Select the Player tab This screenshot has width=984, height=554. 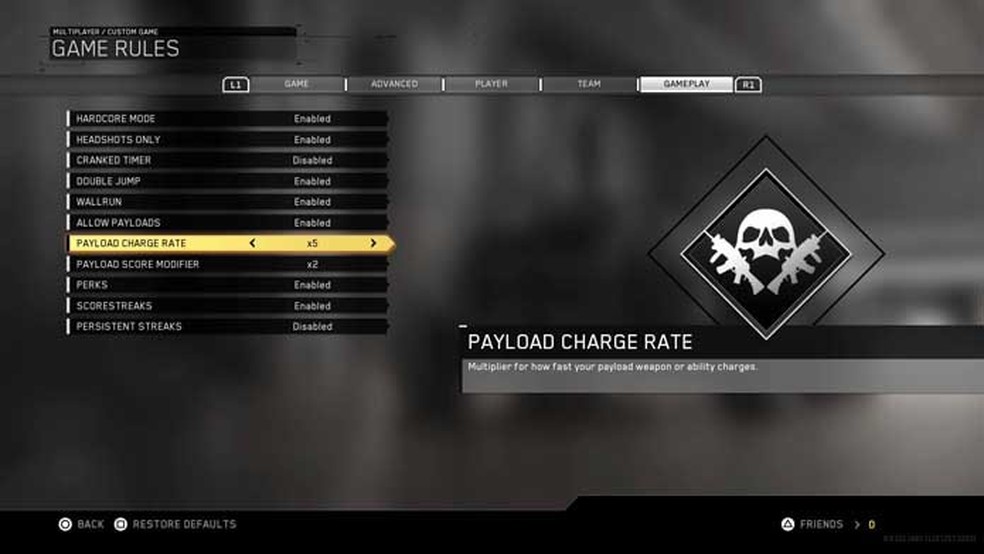(491, 84)
